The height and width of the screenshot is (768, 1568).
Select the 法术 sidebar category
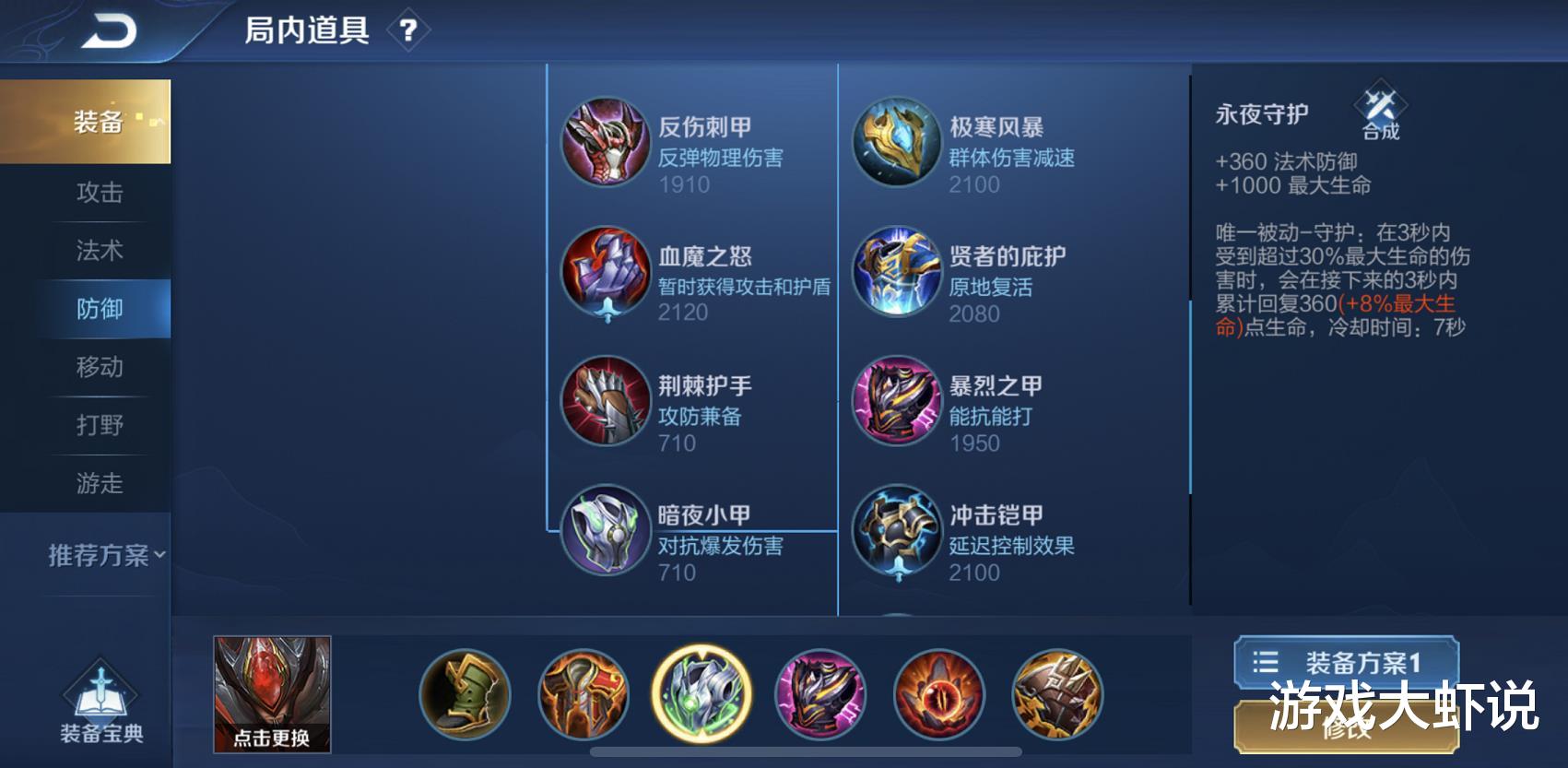tap(99, 251)
